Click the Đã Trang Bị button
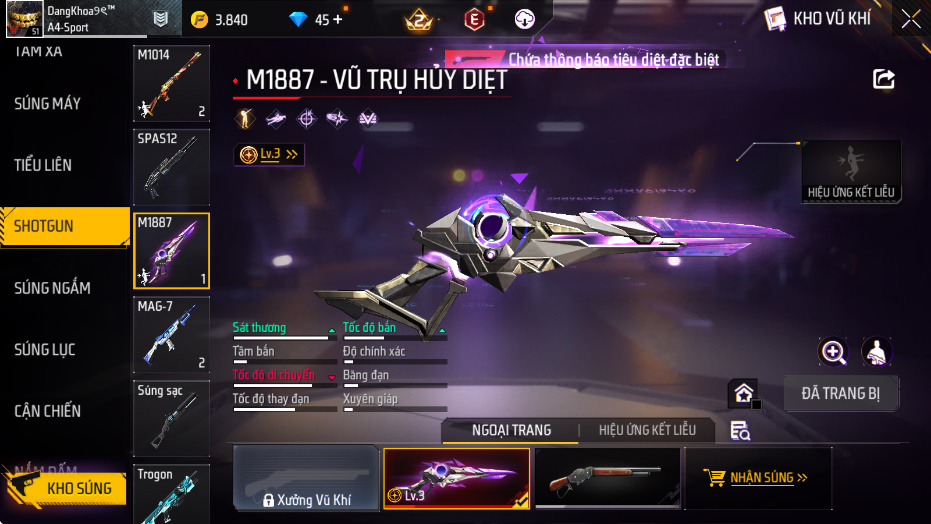931x524 pixels. pos(840,393)
